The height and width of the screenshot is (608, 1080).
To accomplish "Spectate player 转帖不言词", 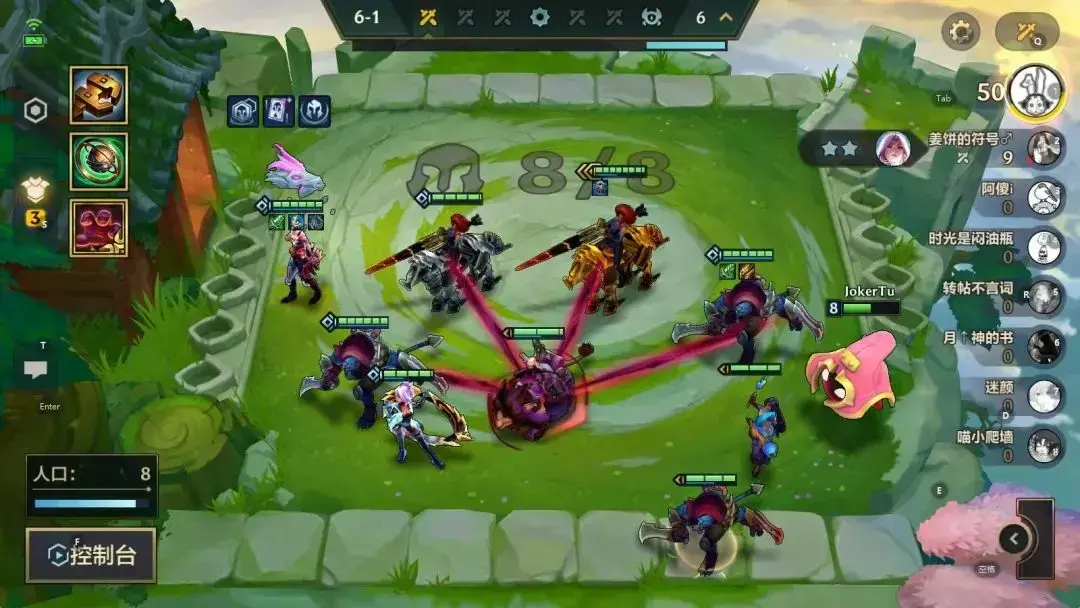I will pos(1044,295).
